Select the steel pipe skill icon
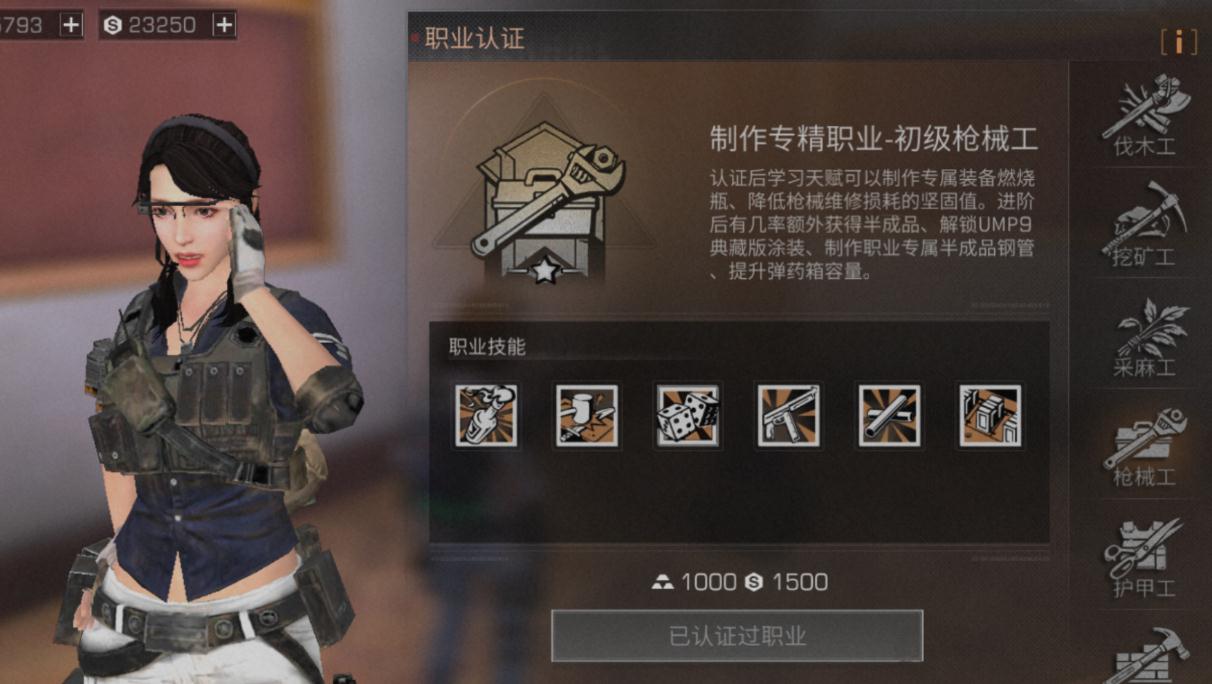The width and height of the screenshot is (1212, 684). point(889,416)
